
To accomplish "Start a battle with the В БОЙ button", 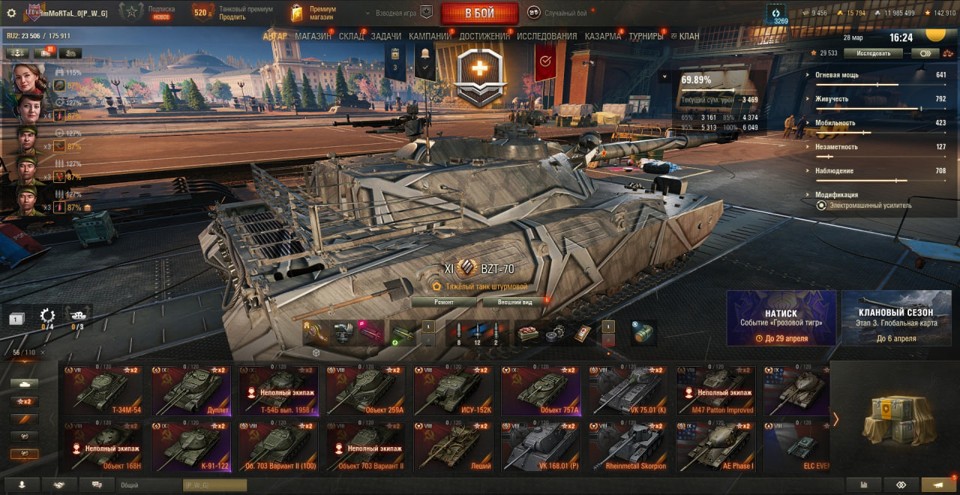I will coord(478,13).
